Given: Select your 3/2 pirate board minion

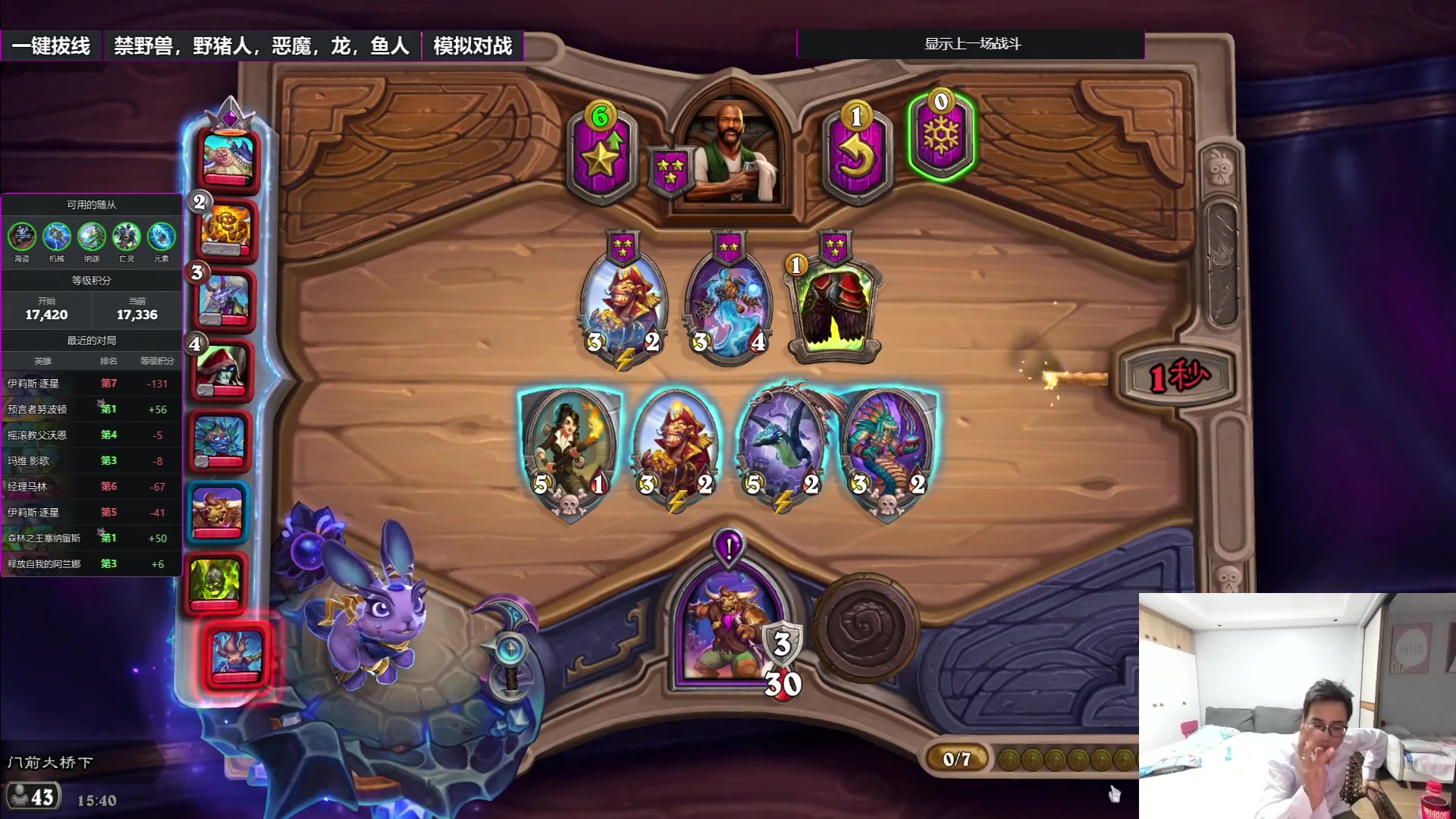Looking at the screenshot, I should (x=676, y=447).
